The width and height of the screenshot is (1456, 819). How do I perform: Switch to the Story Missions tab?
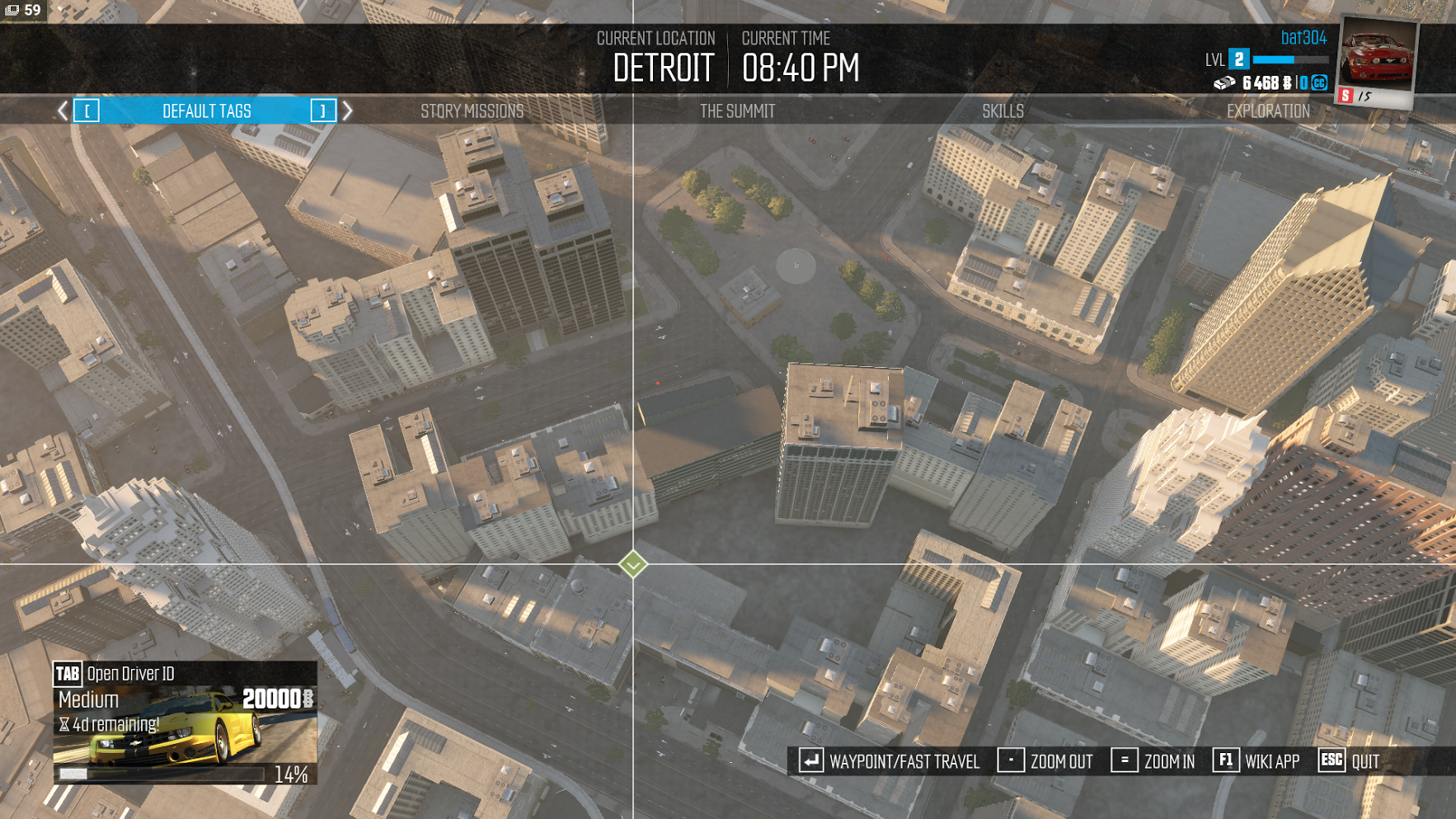click(472, 111)
